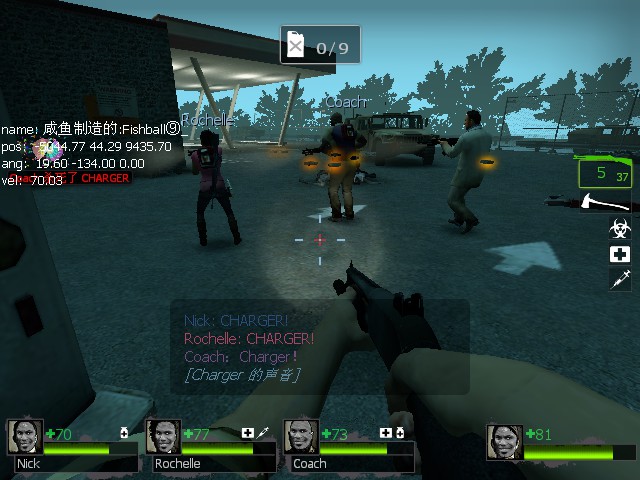Click Coach's teammate portrait
The image size is (640, 480).
[x=302, y=437]
